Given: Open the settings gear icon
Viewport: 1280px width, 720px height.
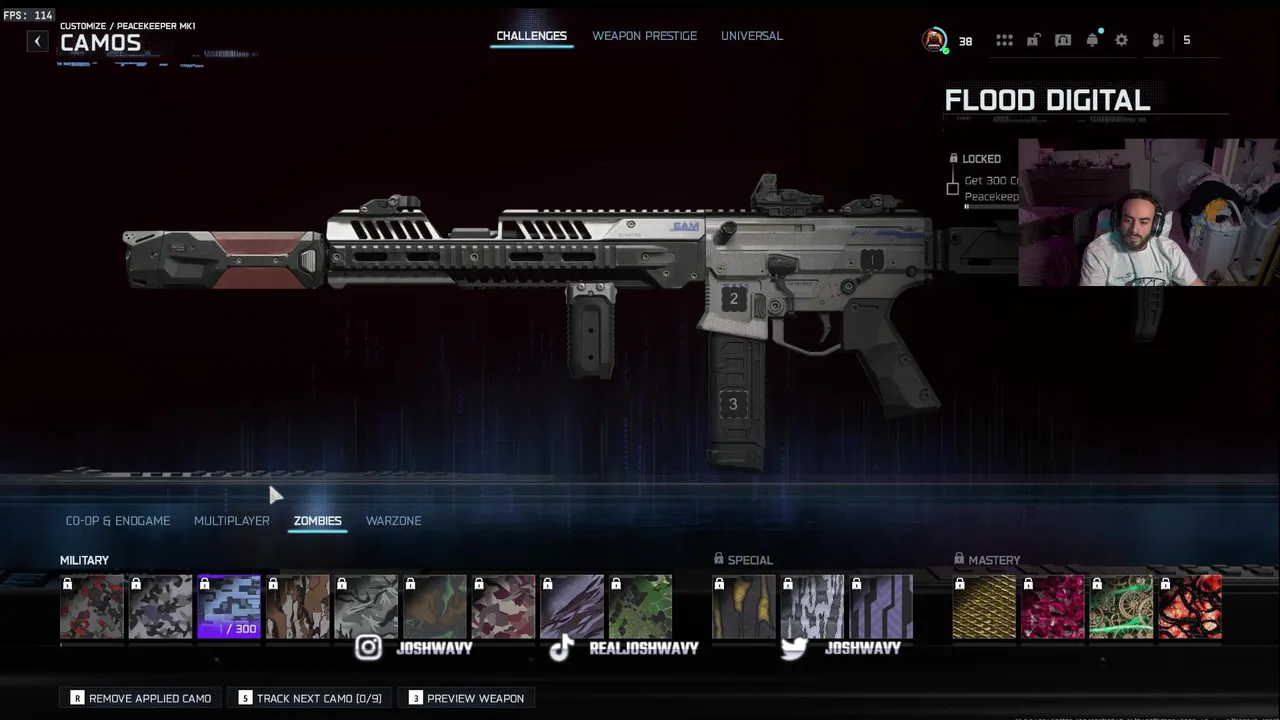Looking at the screenshot, I should [1121, 40].
